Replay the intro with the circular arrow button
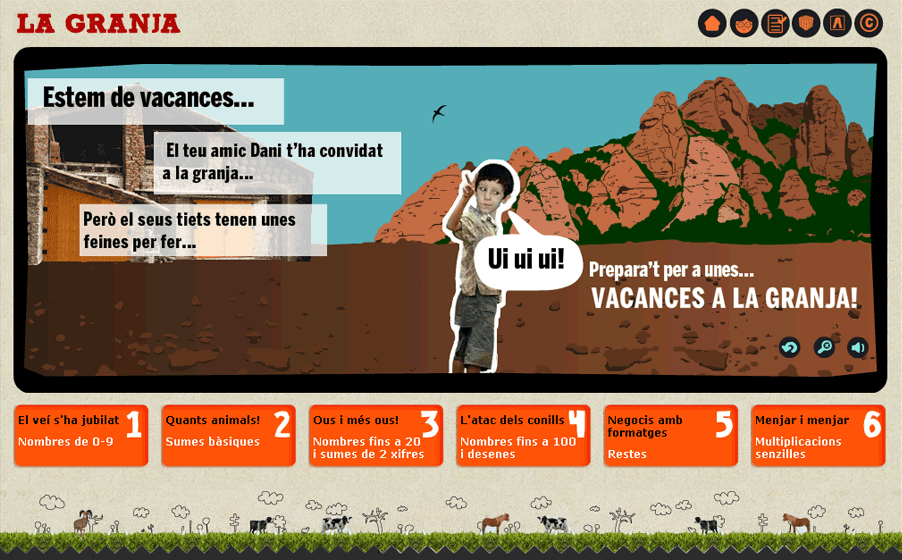902x560 pixels. tap(790, 347)
